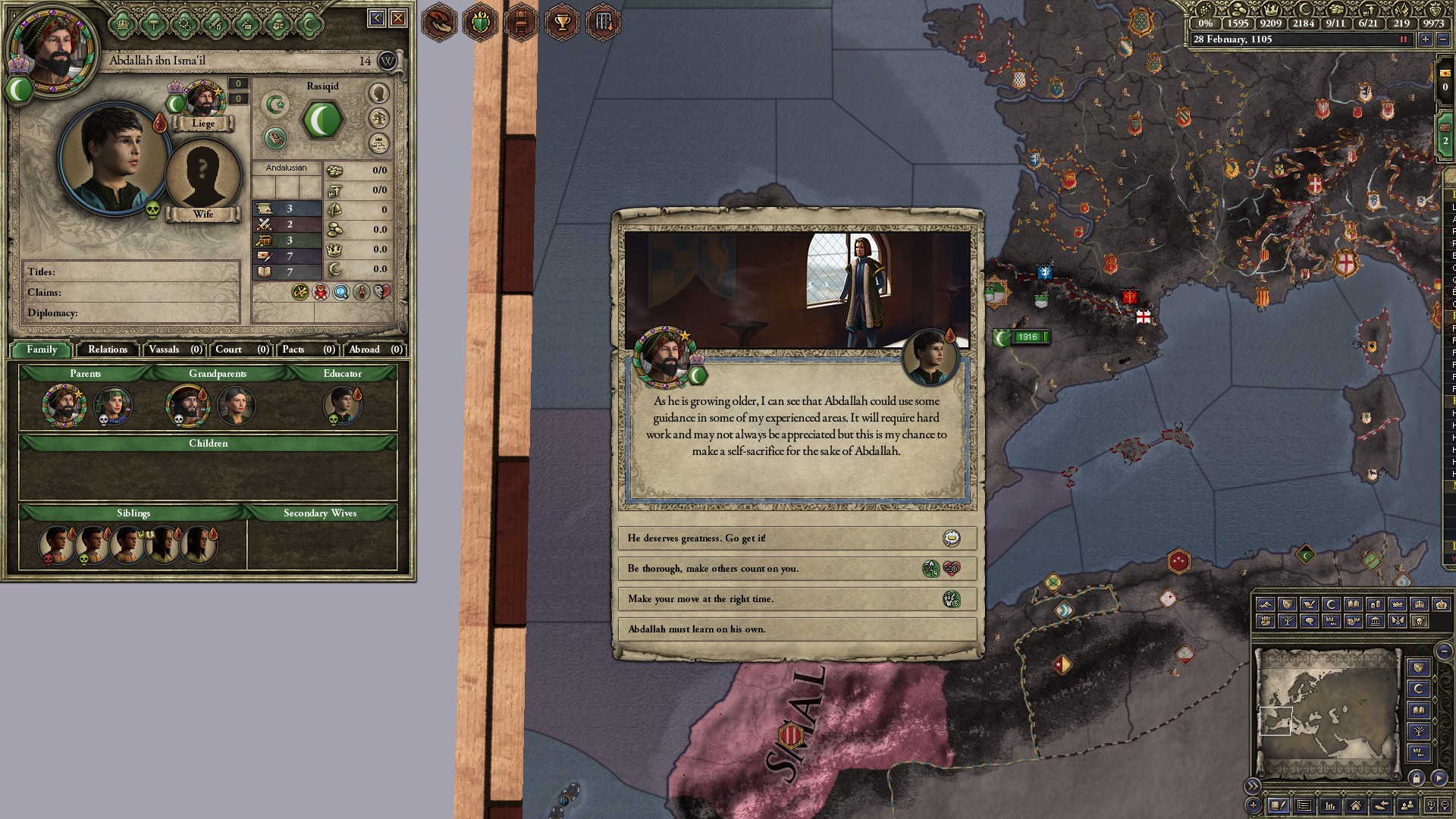The width and height of the screenshot is (1456, 819).
Task: Increase game speed with the plus button
Action: [x=1426, y=39]
